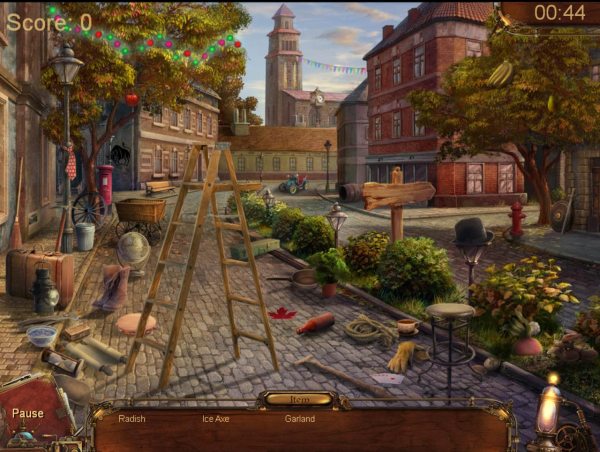Pause the game

pyautogui.click(x=28, y=413)
